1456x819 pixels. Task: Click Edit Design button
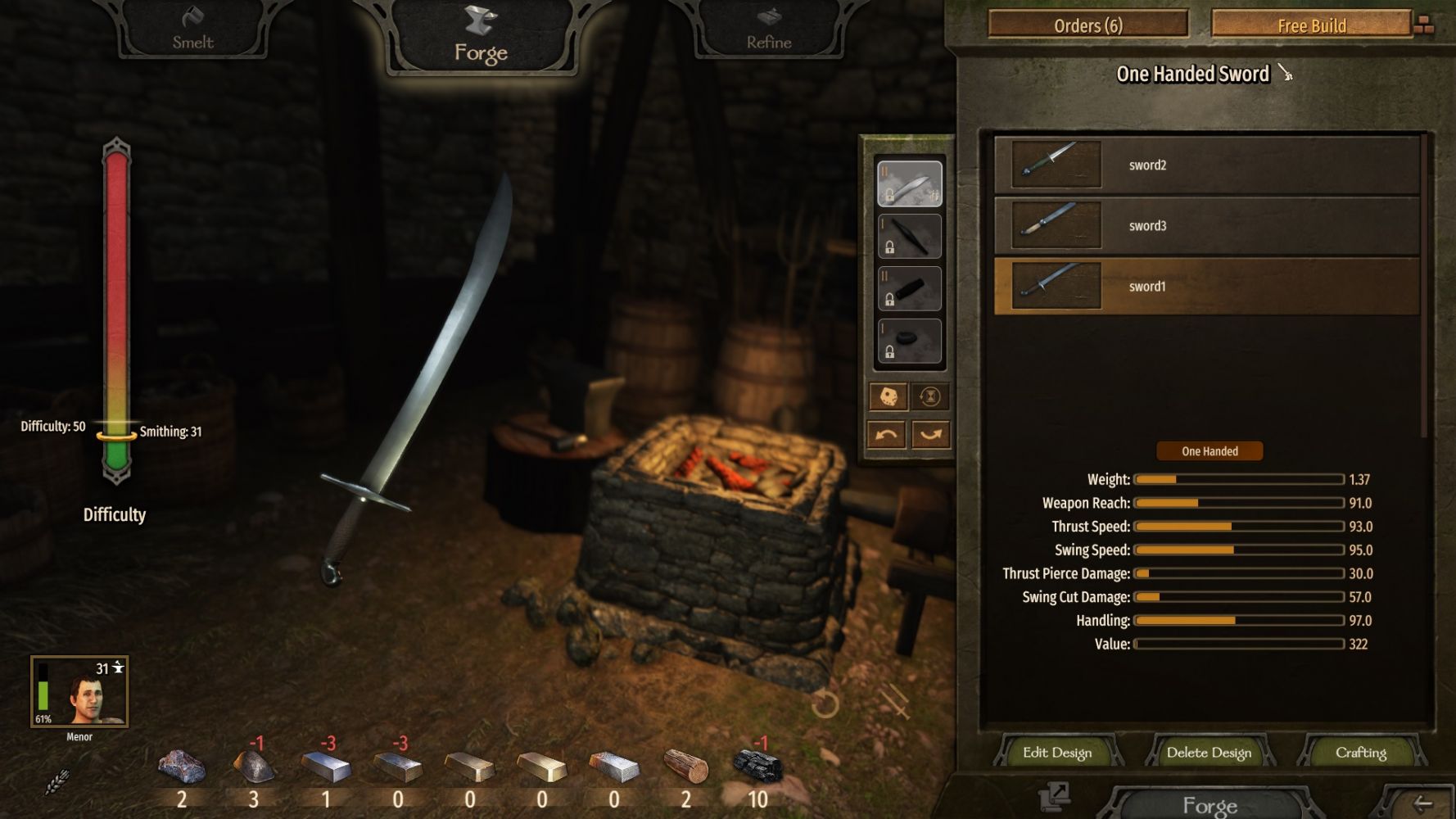click(1056, 753)
